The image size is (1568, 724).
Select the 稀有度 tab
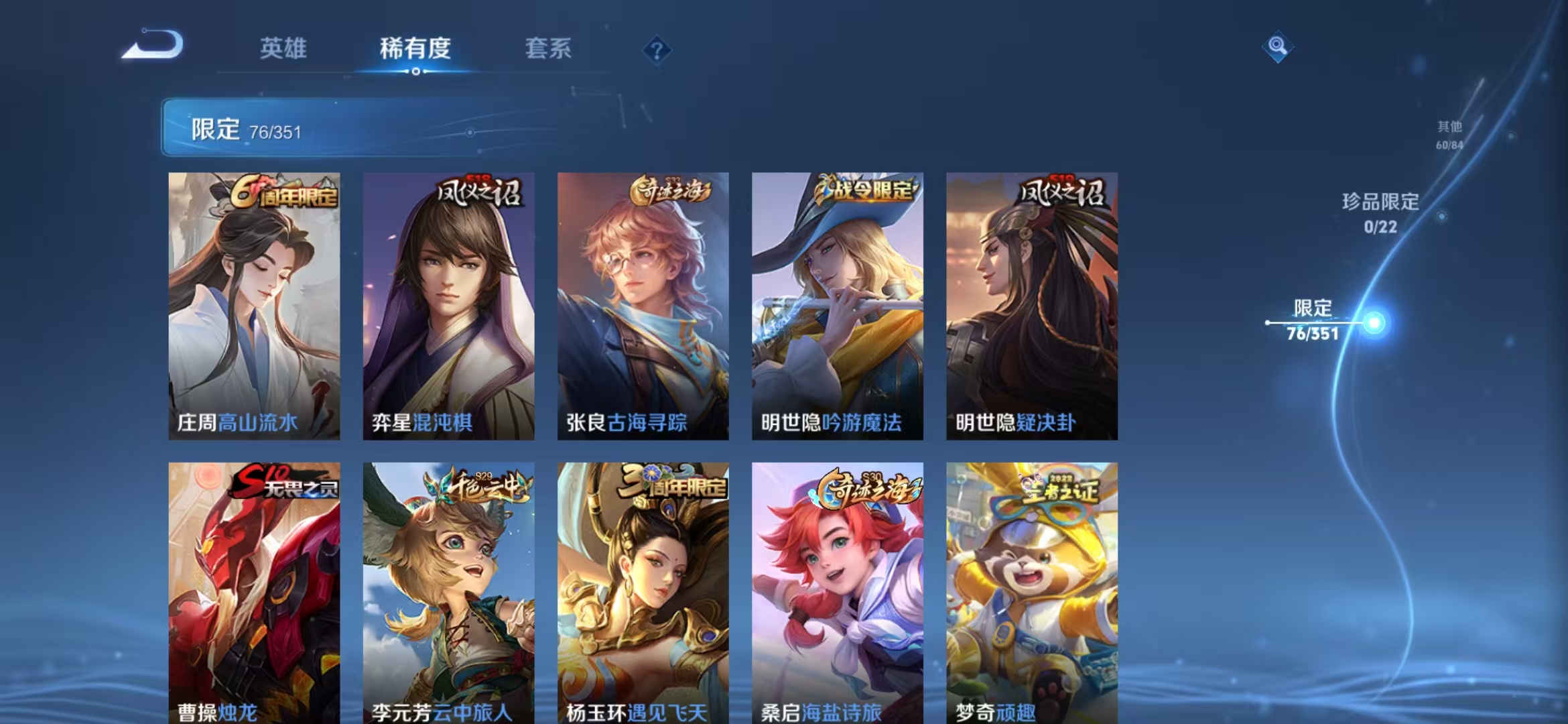click(x=416, y=48)
